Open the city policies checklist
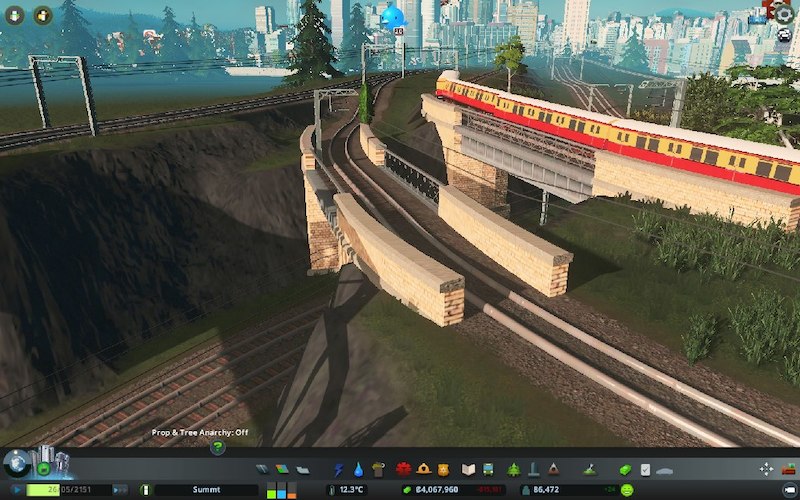 click(x=645, y=468)
